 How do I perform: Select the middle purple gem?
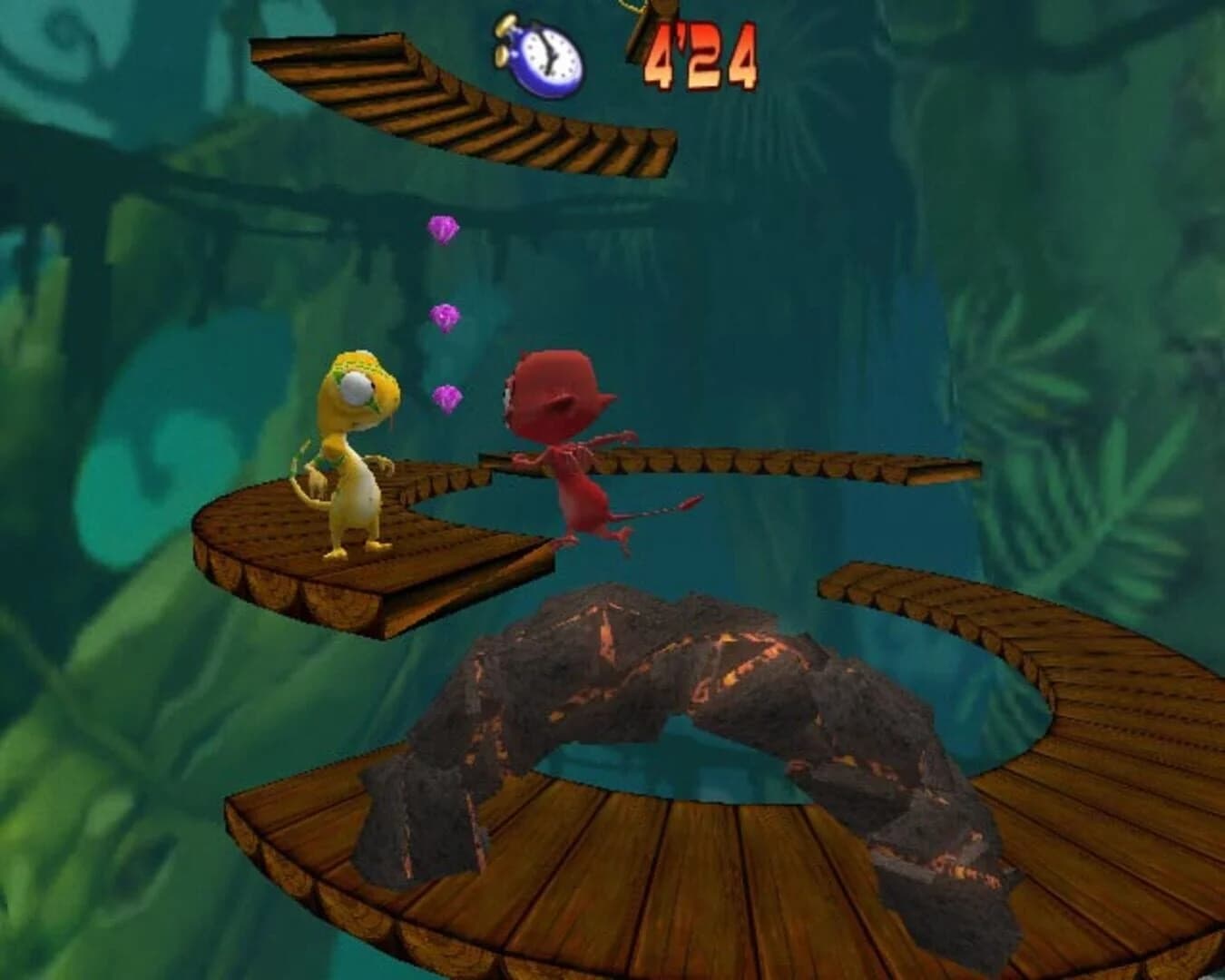(x=444, y=317)
